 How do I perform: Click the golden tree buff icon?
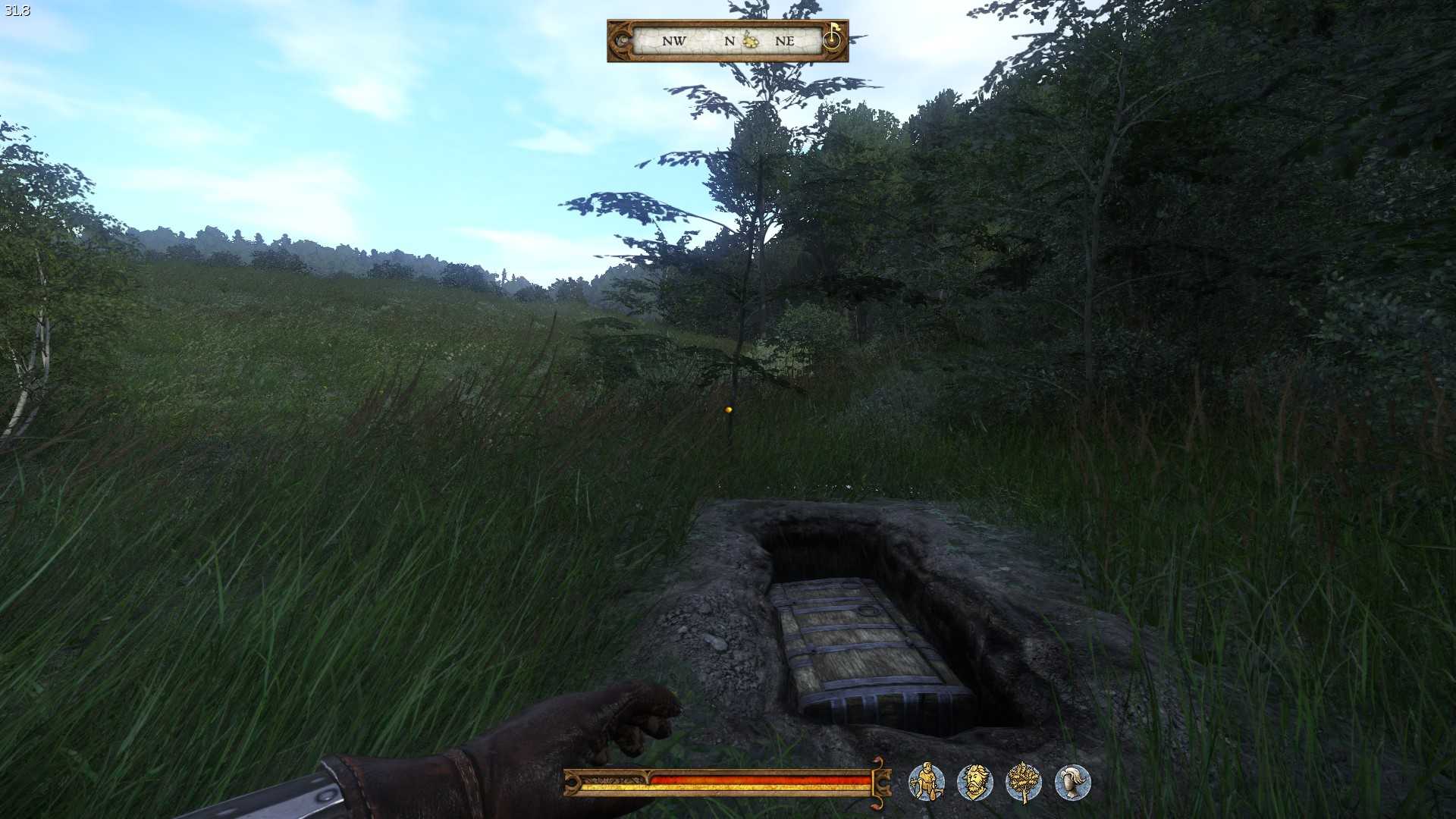[x=1023, y=782]
